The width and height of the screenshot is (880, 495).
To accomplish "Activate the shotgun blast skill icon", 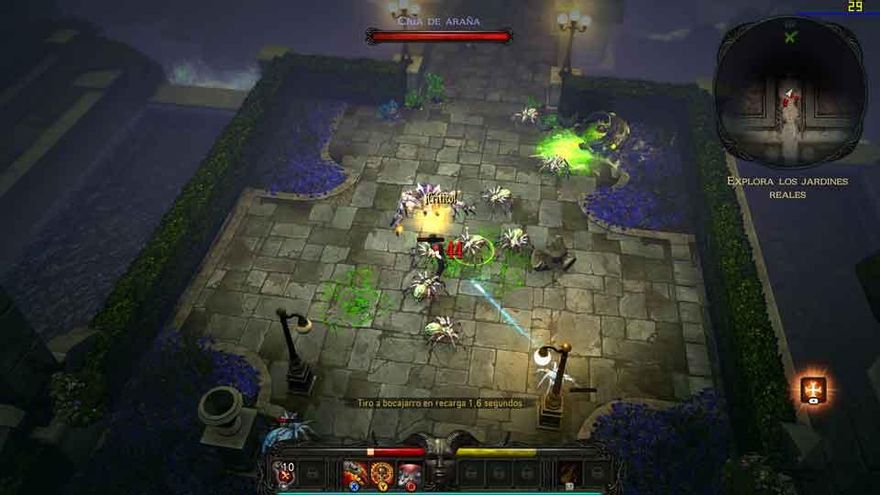I will click(x=354, y=474).
